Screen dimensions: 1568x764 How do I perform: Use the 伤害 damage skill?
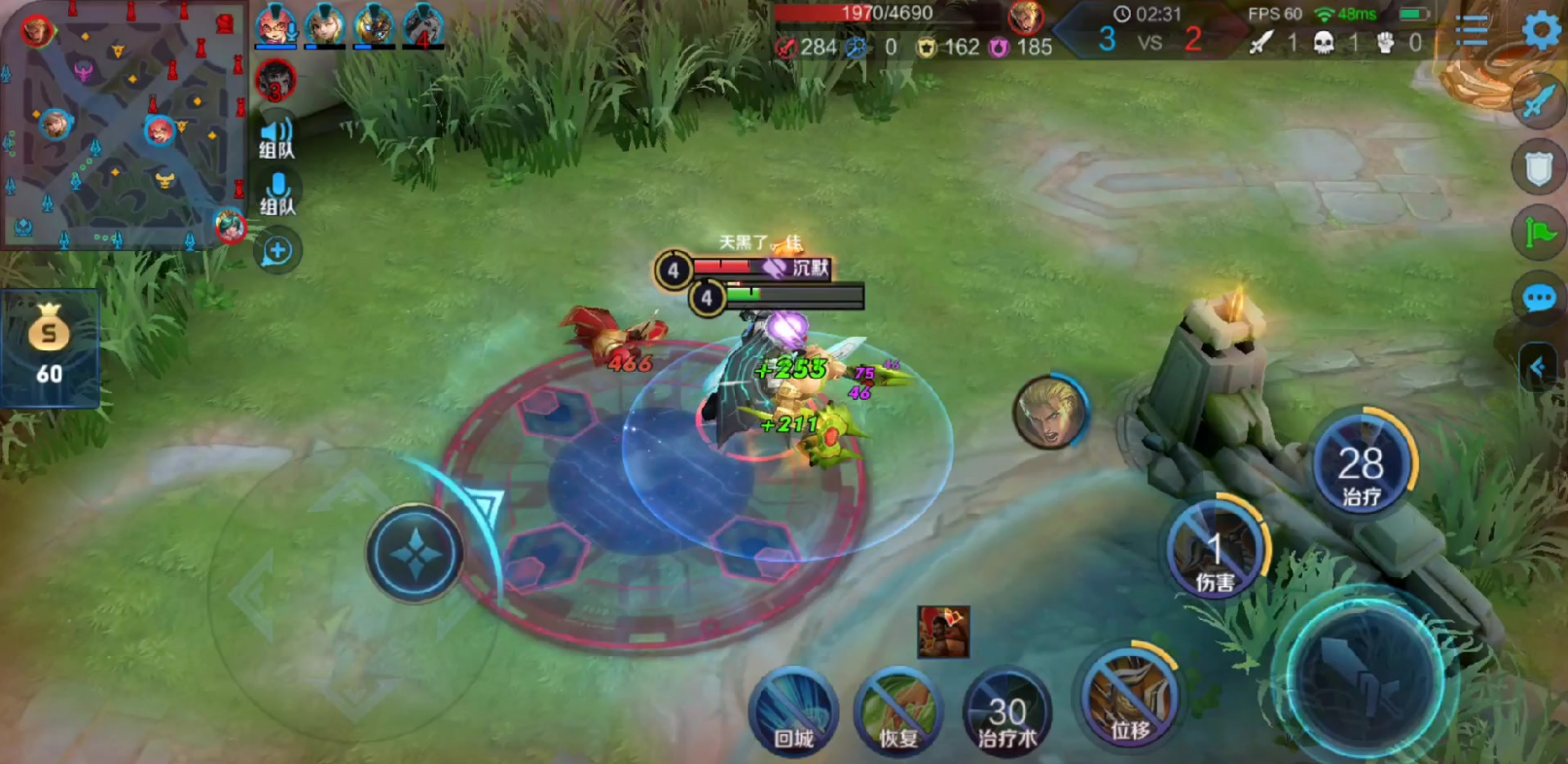pos(1215,552)
